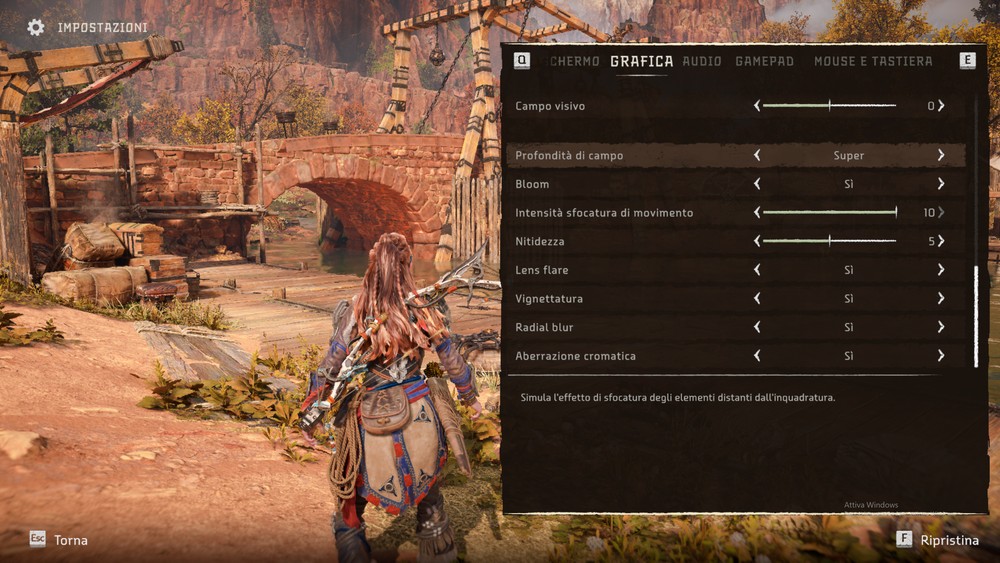The width and height of the screenshot is (1000, 563).
Task: Select the Mouse e Tastiera tab
Action: pyautogui.click(x=872, y=61)
